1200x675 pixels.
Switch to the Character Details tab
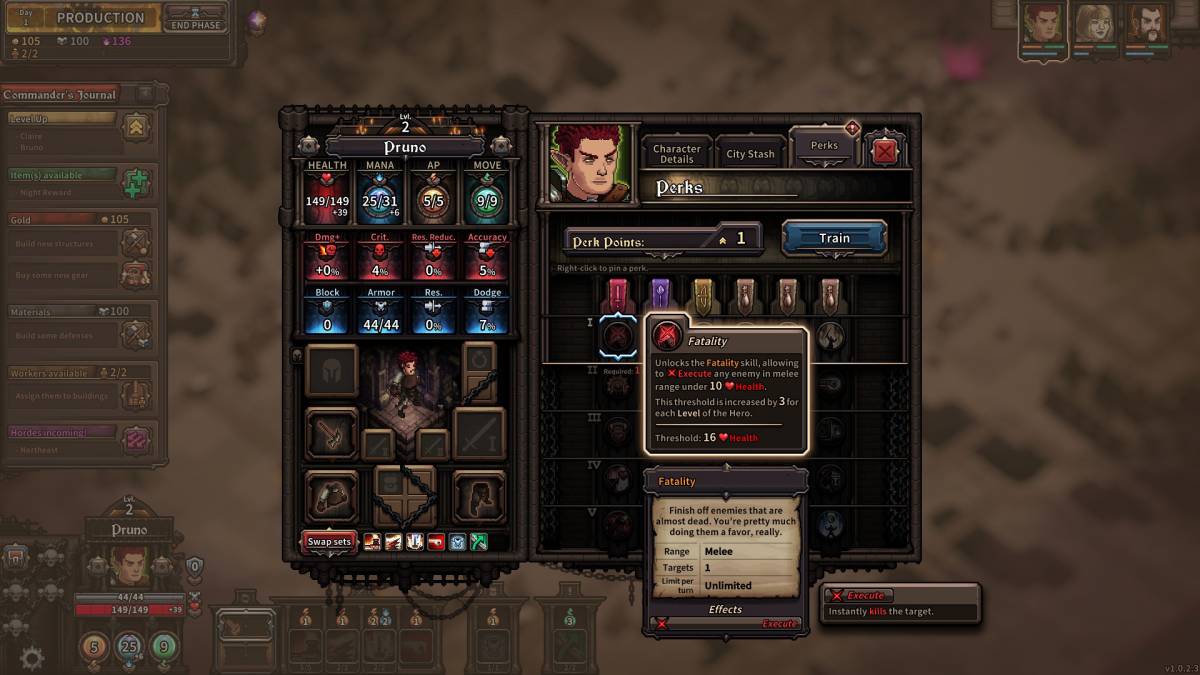pyautogui.click(x=677, y=154)
